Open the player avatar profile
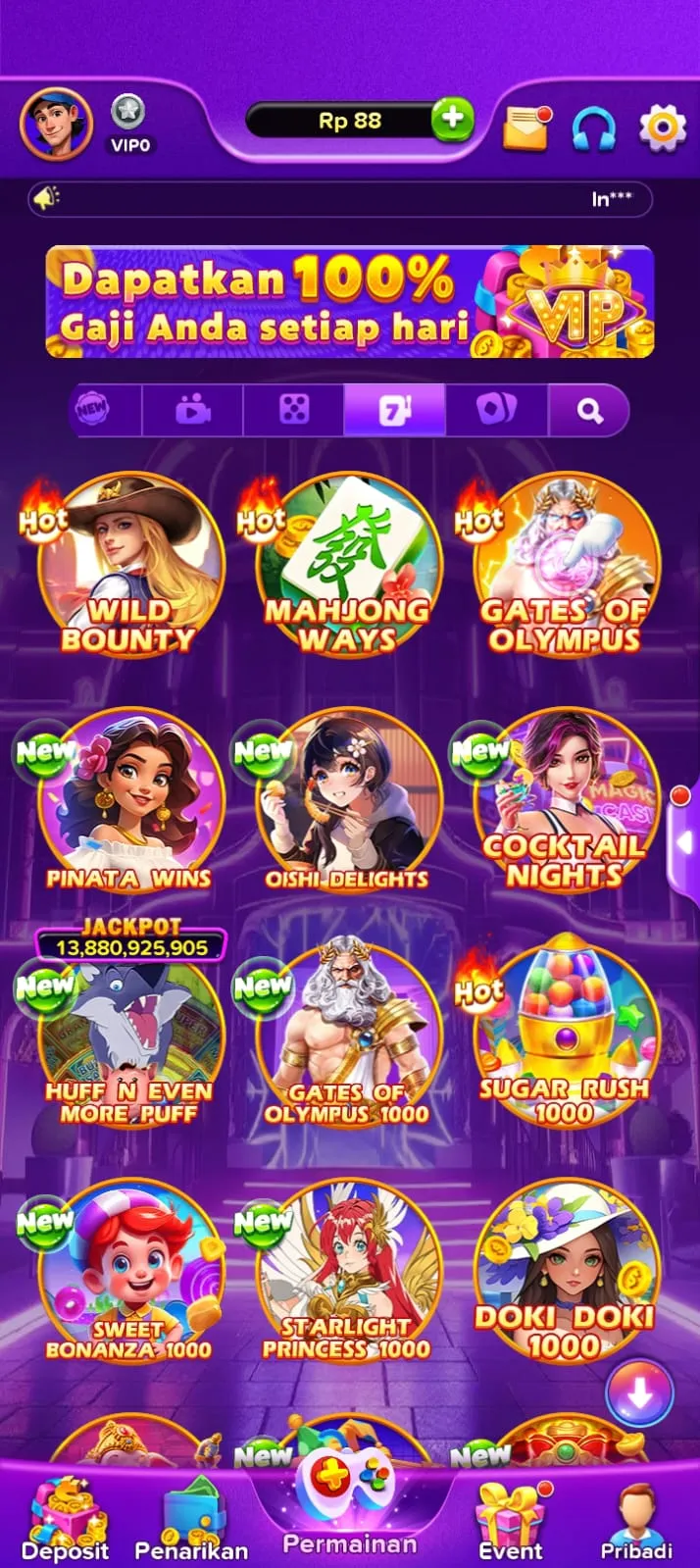Viewport: 700px width, 1568px height. 56,124
